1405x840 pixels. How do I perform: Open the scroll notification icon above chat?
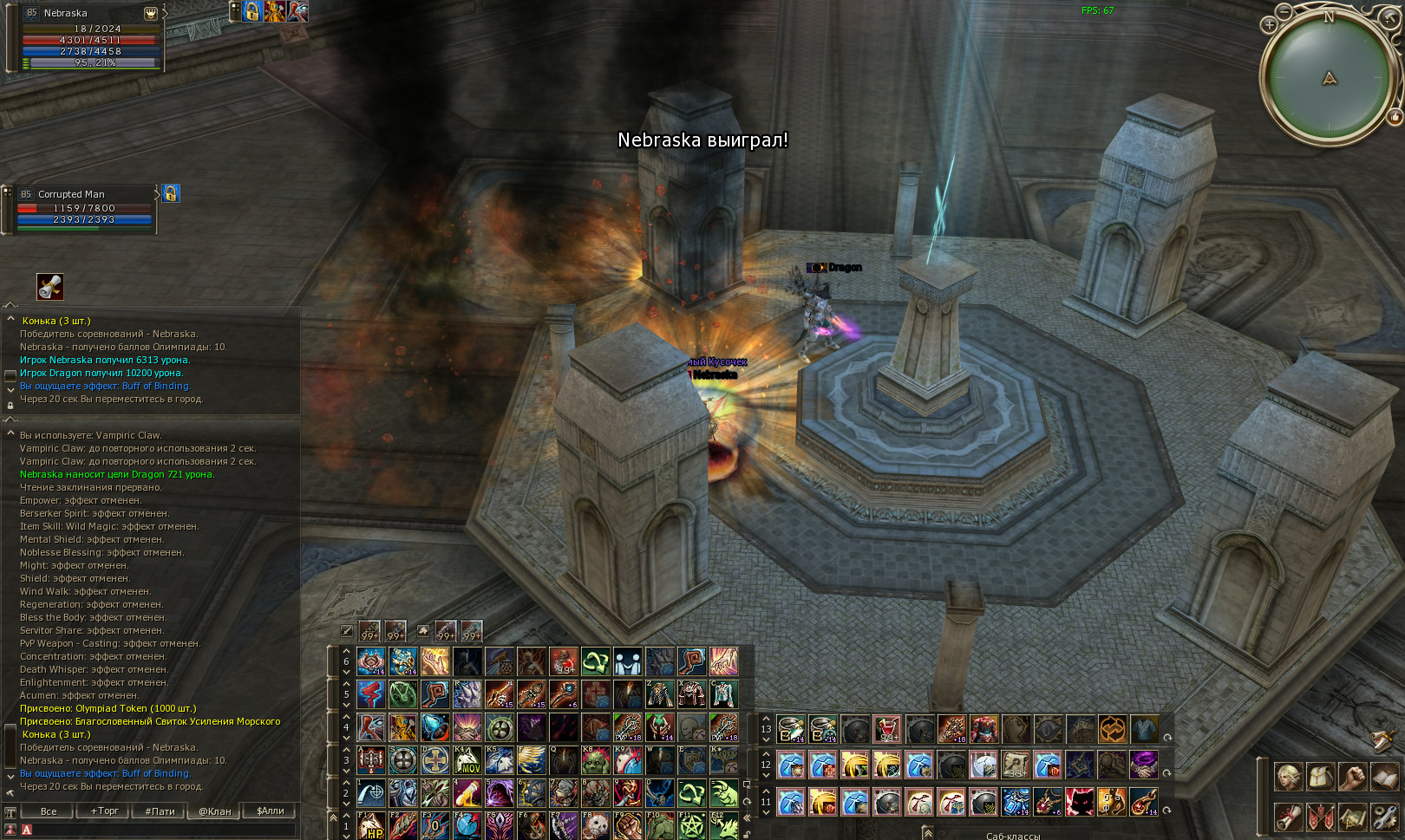pyautogui.click(x=50, y=286)
